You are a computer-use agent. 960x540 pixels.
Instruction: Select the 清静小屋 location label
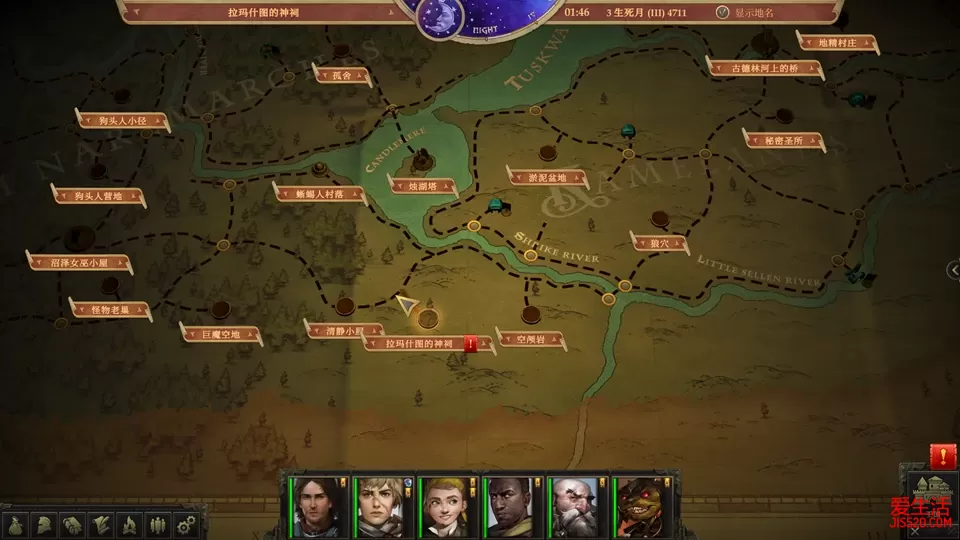click(x=341, y=329)
